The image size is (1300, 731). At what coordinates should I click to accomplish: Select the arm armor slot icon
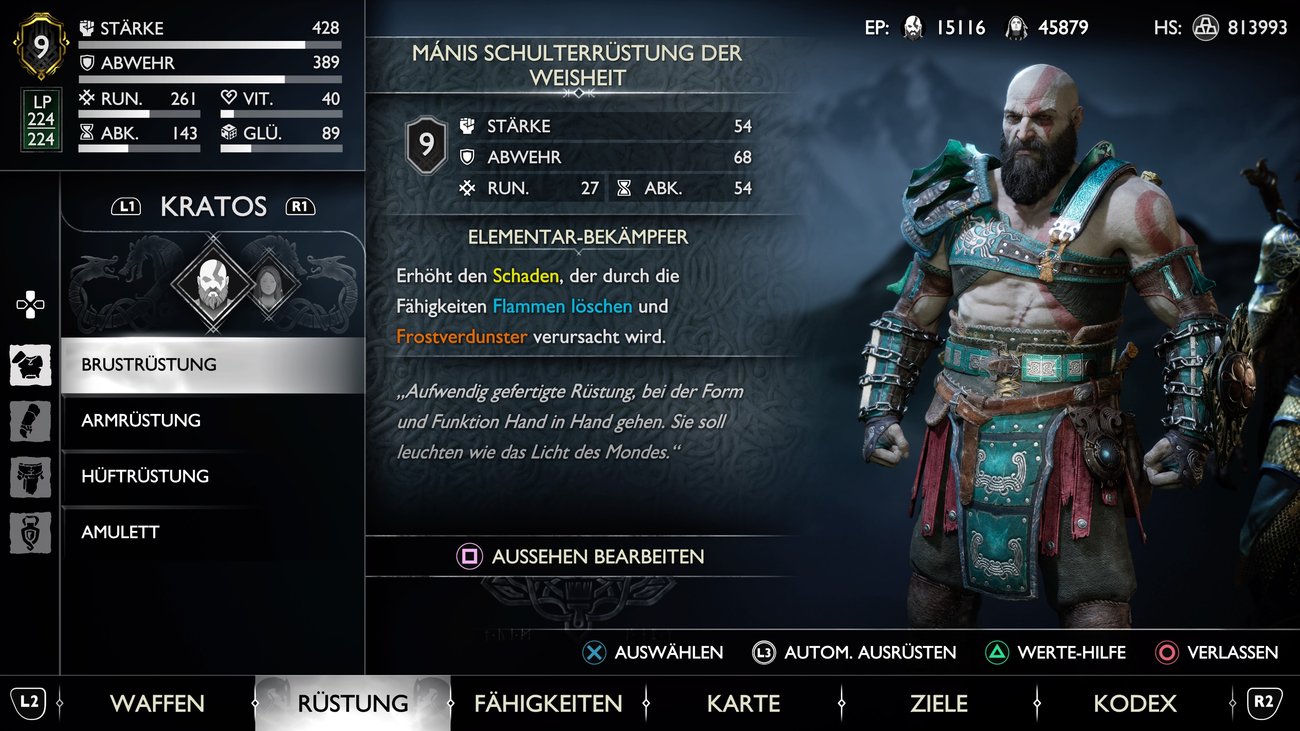(30, 421)
